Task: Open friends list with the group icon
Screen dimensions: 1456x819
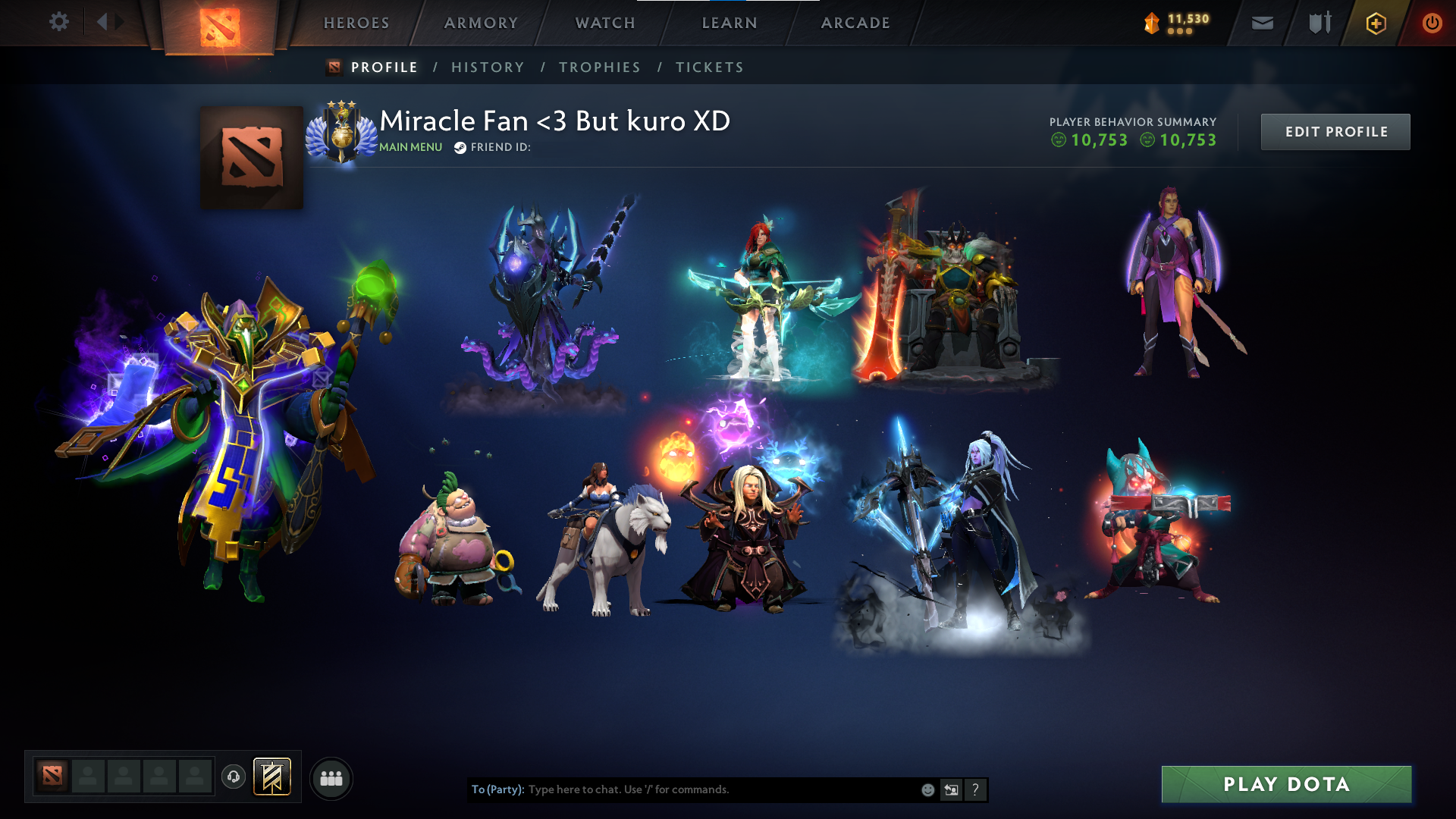Action: pos(331,777)
